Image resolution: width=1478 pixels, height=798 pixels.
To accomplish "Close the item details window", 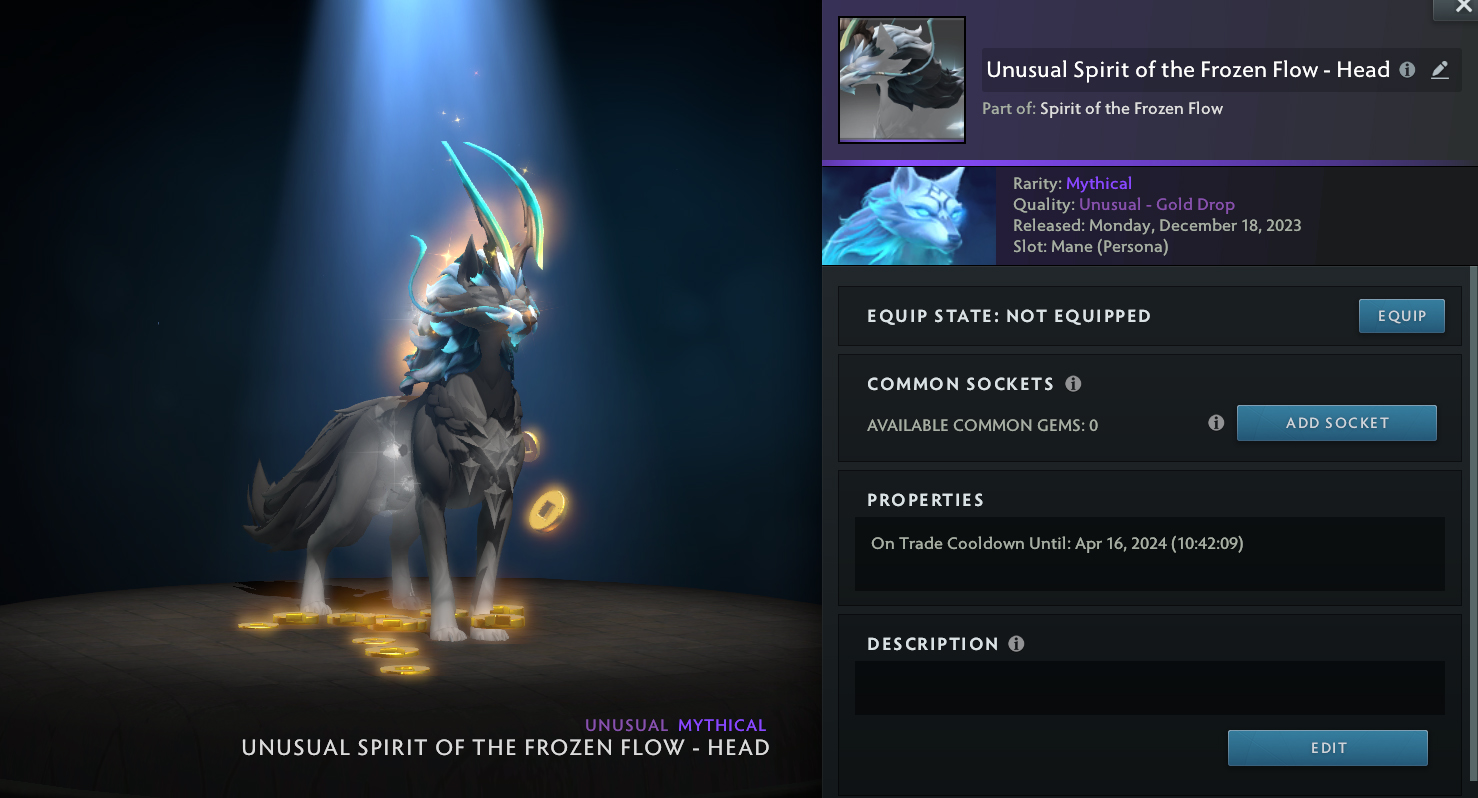I will tap(1464, 7).
